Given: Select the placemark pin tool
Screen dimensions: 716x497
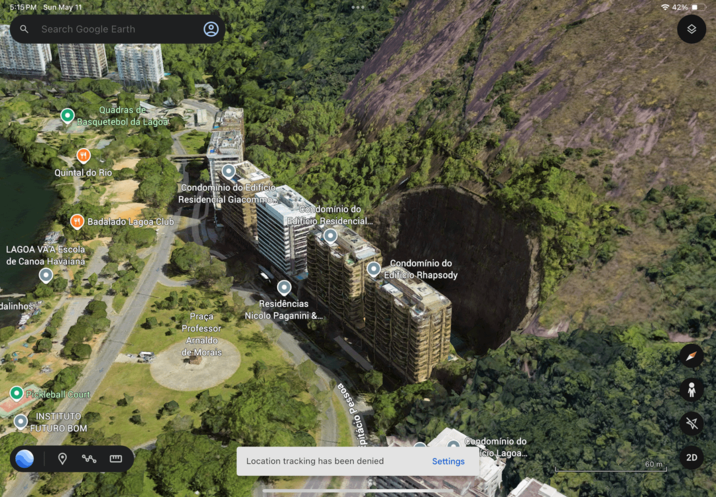Looking at the screenshot, I should click(x=62, y=459).
